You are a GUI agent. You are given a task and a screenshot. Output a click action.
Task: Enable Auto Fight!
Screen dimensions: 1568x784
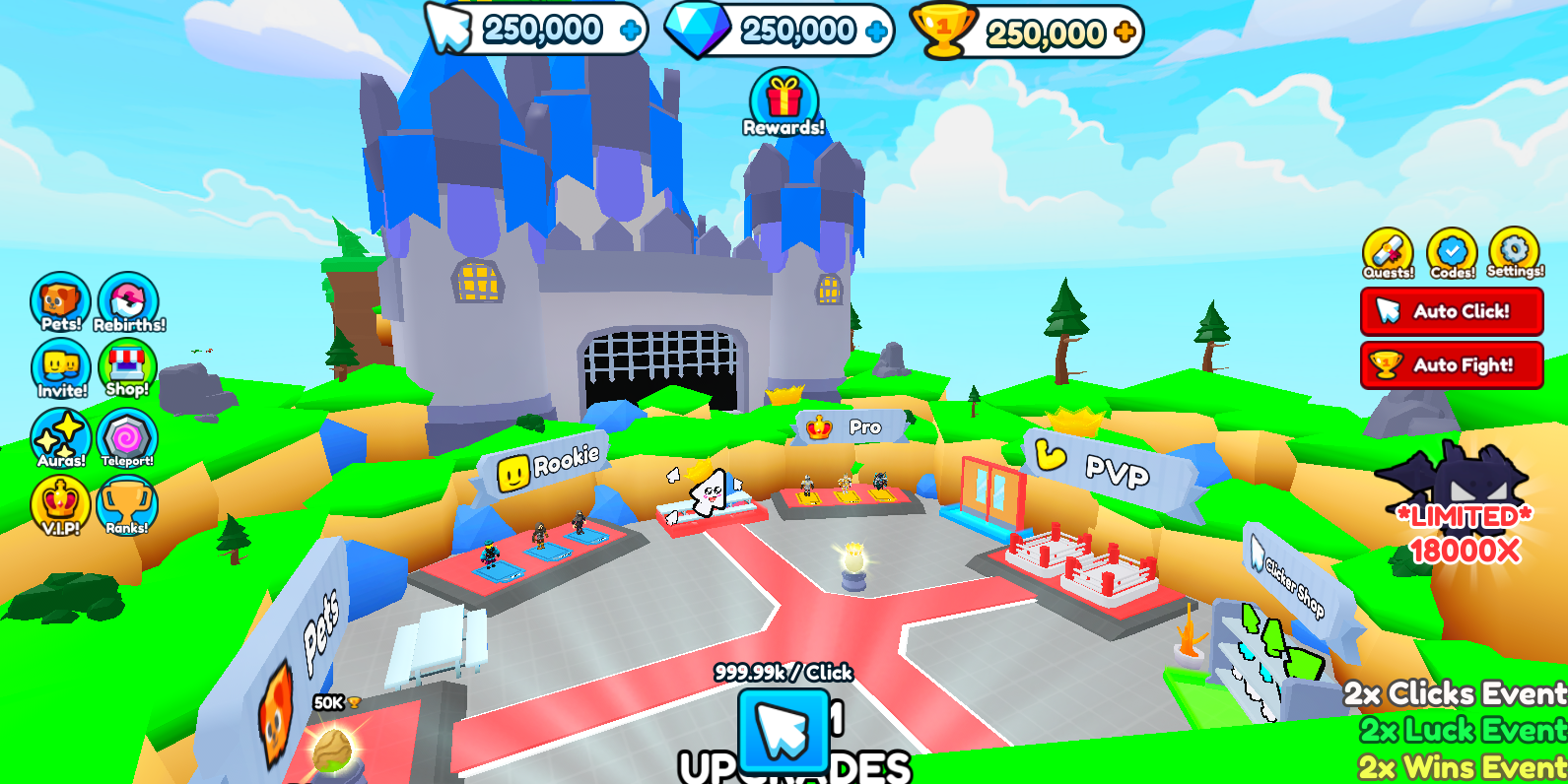[1451, 365]
